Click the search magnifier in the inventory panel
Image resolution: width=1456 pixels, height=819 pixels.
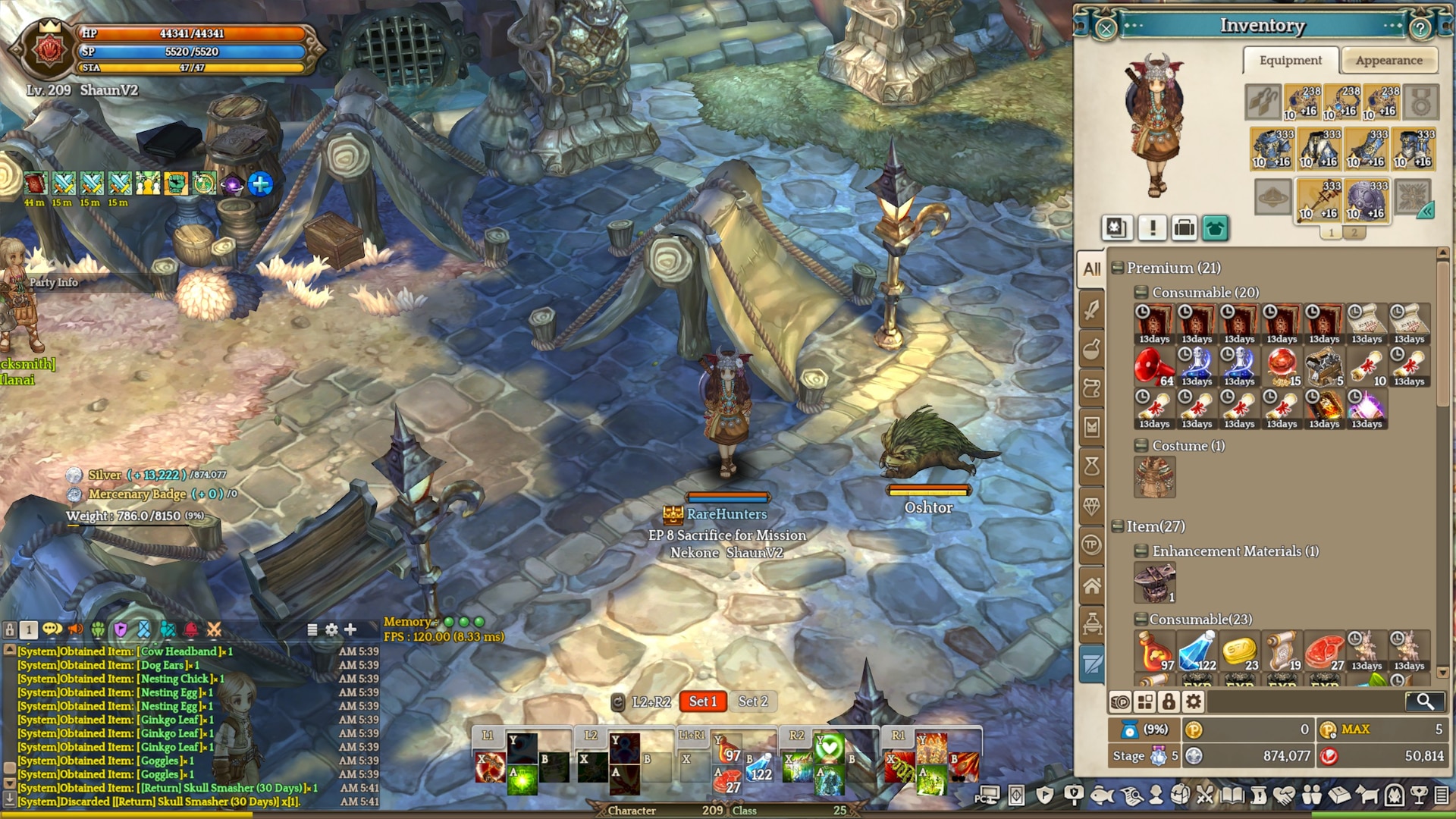pos(1426,701)
